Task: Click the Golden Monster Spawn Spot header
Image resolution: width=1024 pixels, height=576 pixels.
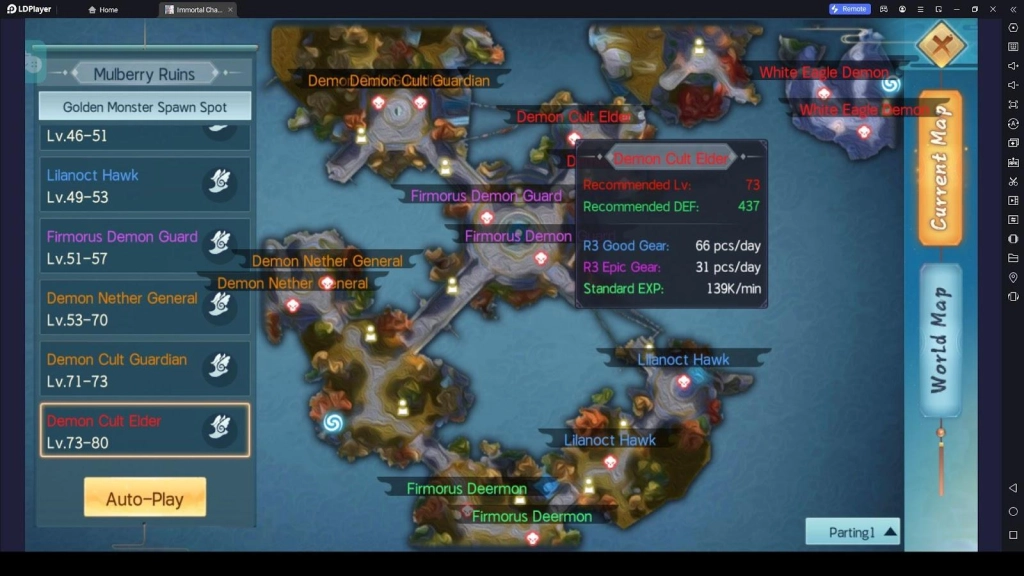Action: coord(145,107)
